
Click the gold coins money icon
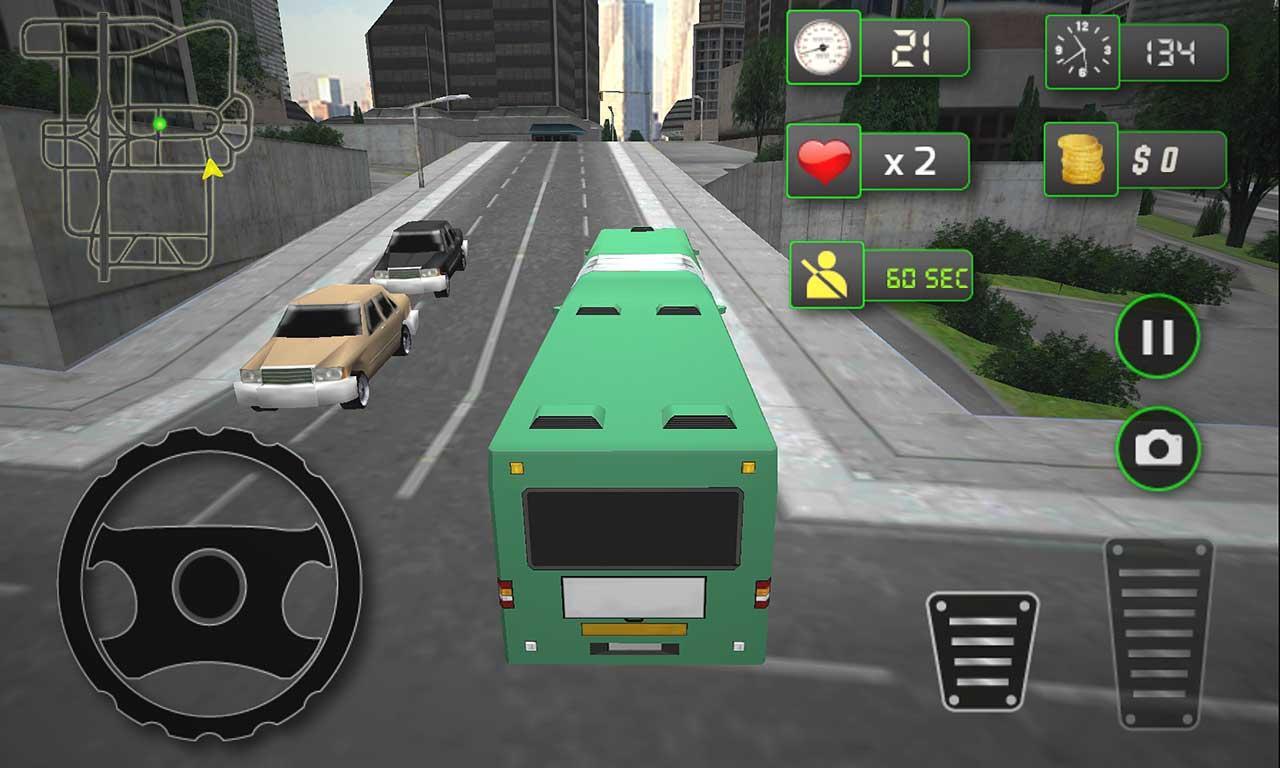pyautogui.click(x=1080, y=158)
